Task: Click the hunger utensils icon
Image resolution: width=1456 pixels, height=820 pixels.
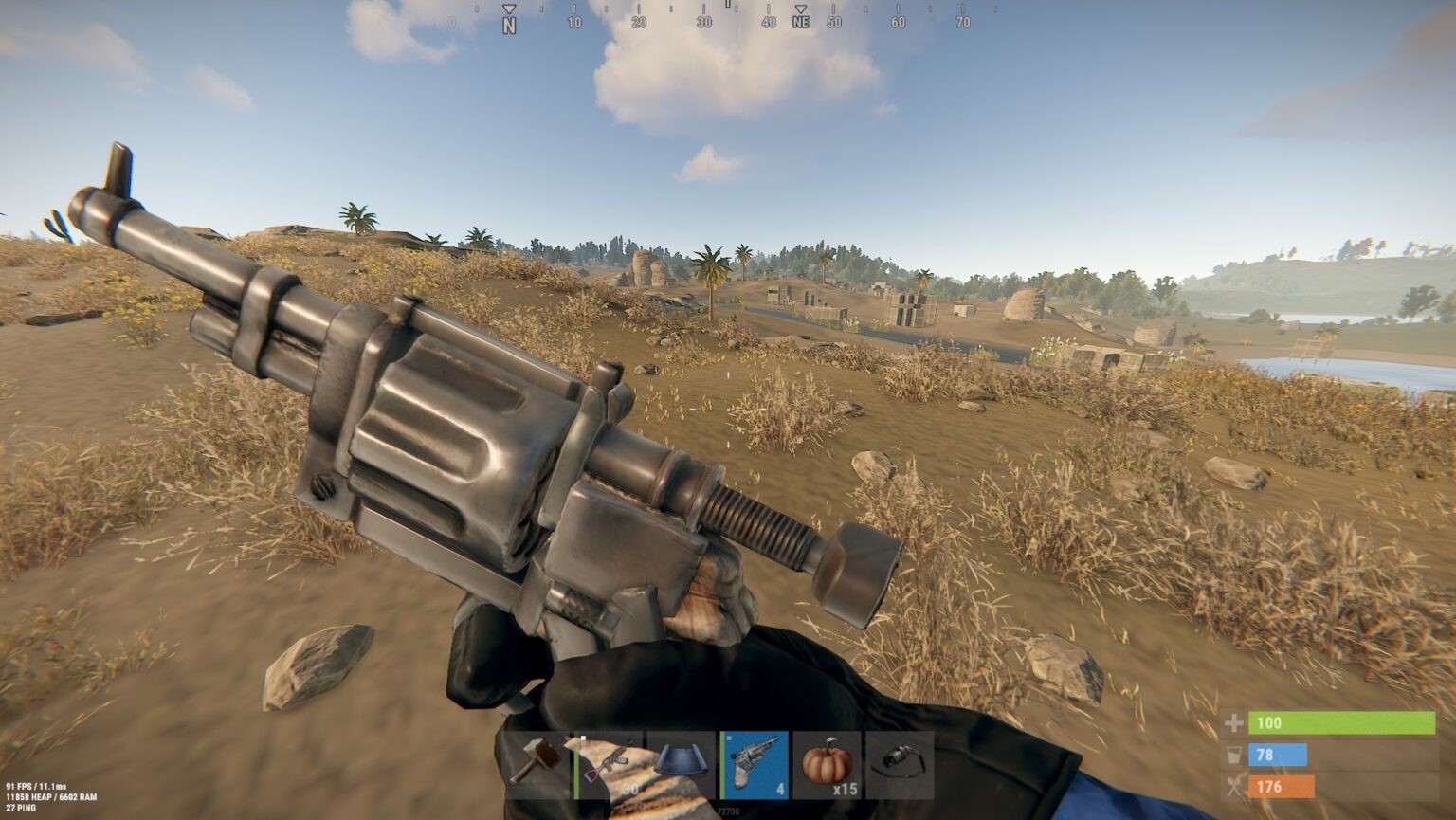Action: [x=1234, y=786]
